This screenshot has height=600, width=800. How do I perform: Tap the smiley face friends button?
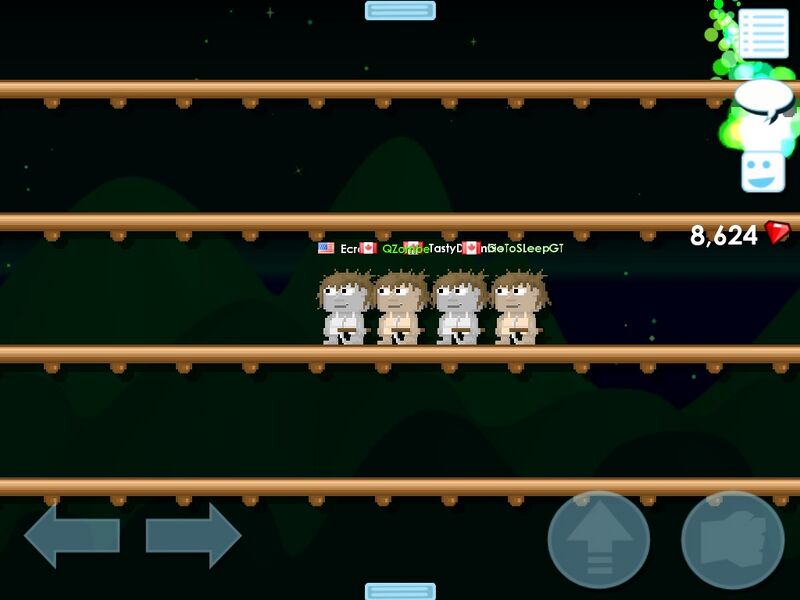coord(763,170)
